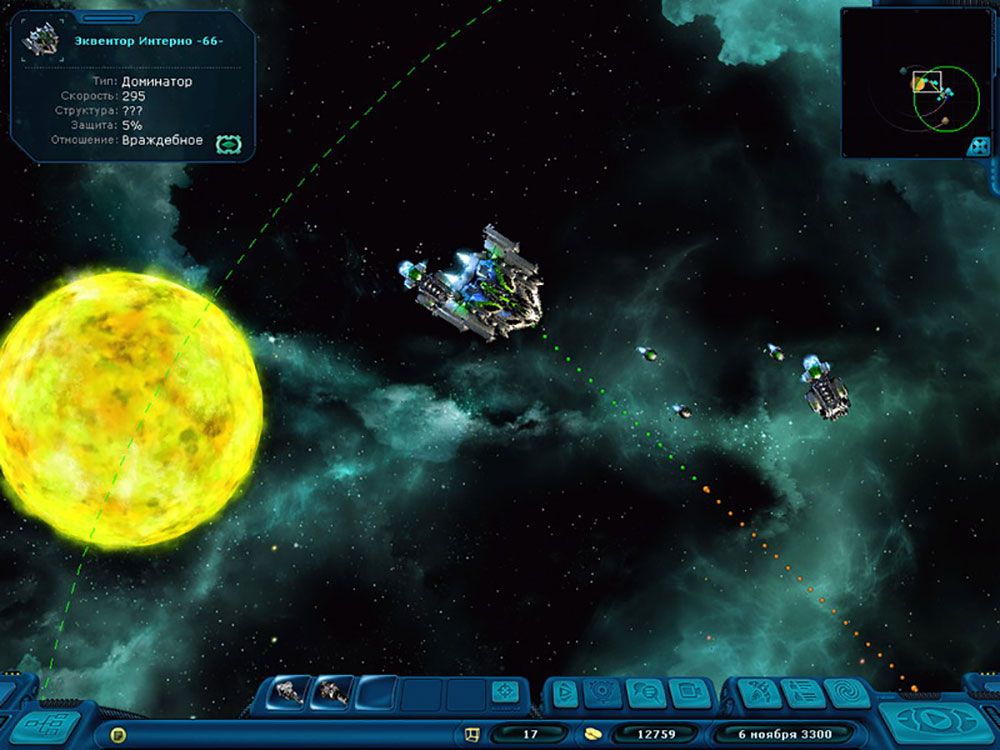Open the list panel button

pyautogui.click(x=803, y=692)
